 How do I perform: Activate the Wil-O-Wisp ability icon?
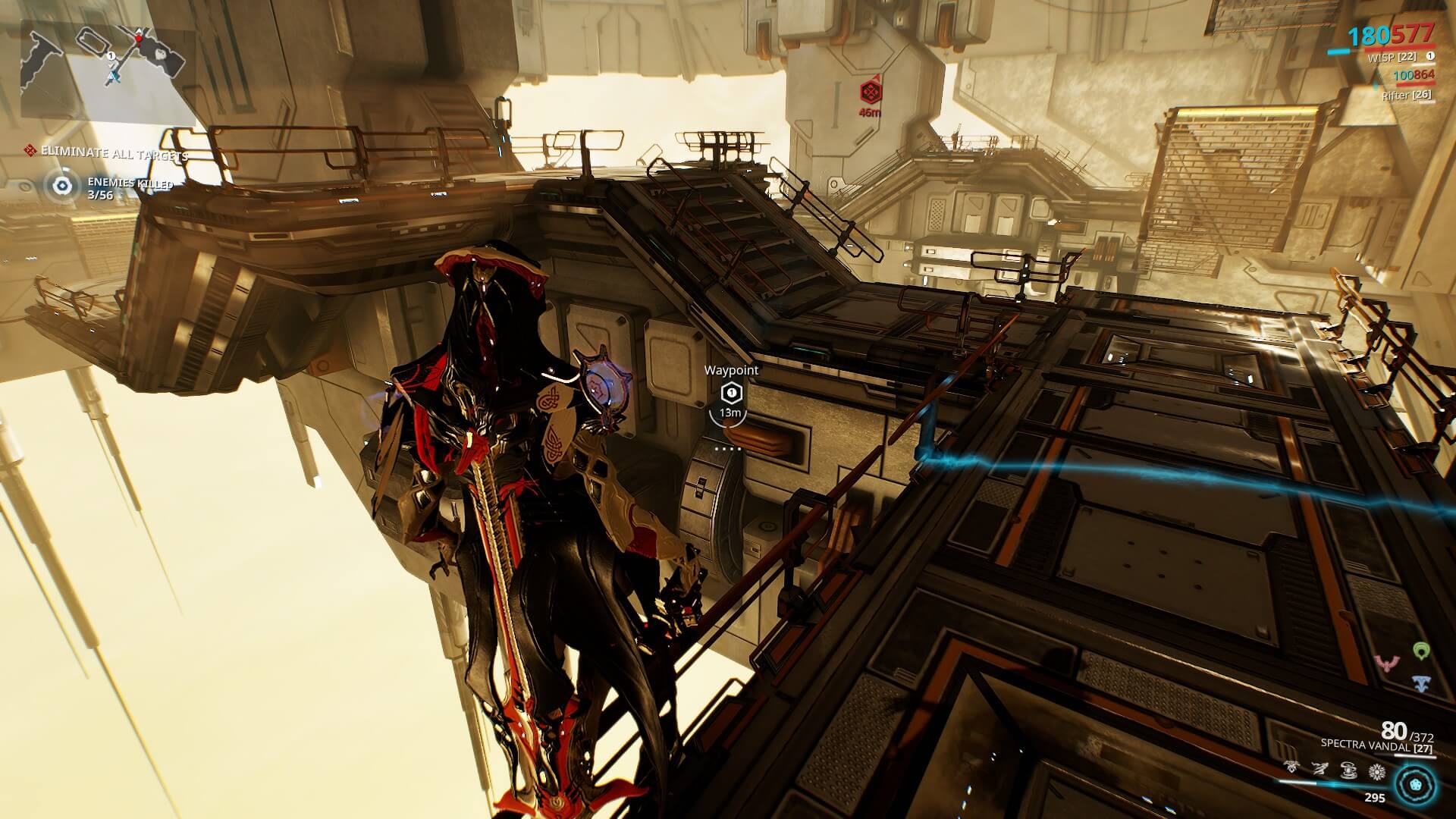[1321, 771]
